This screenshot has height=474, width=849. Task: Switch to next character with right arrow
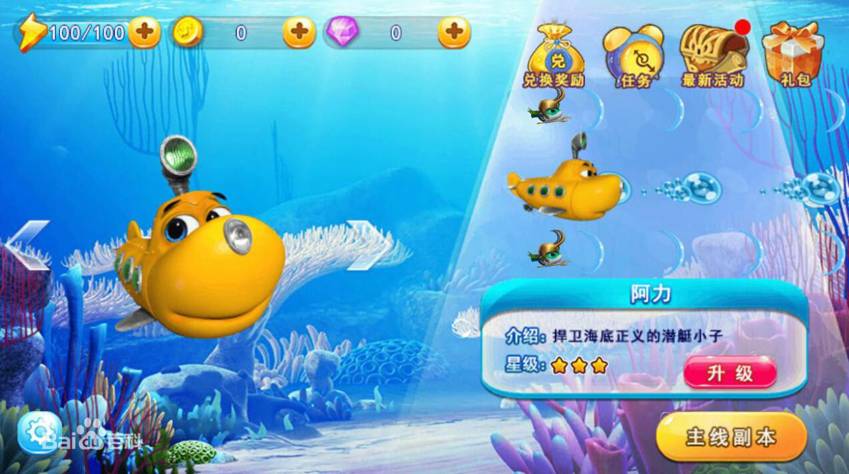pyautogui.click(x=366, y=246)
